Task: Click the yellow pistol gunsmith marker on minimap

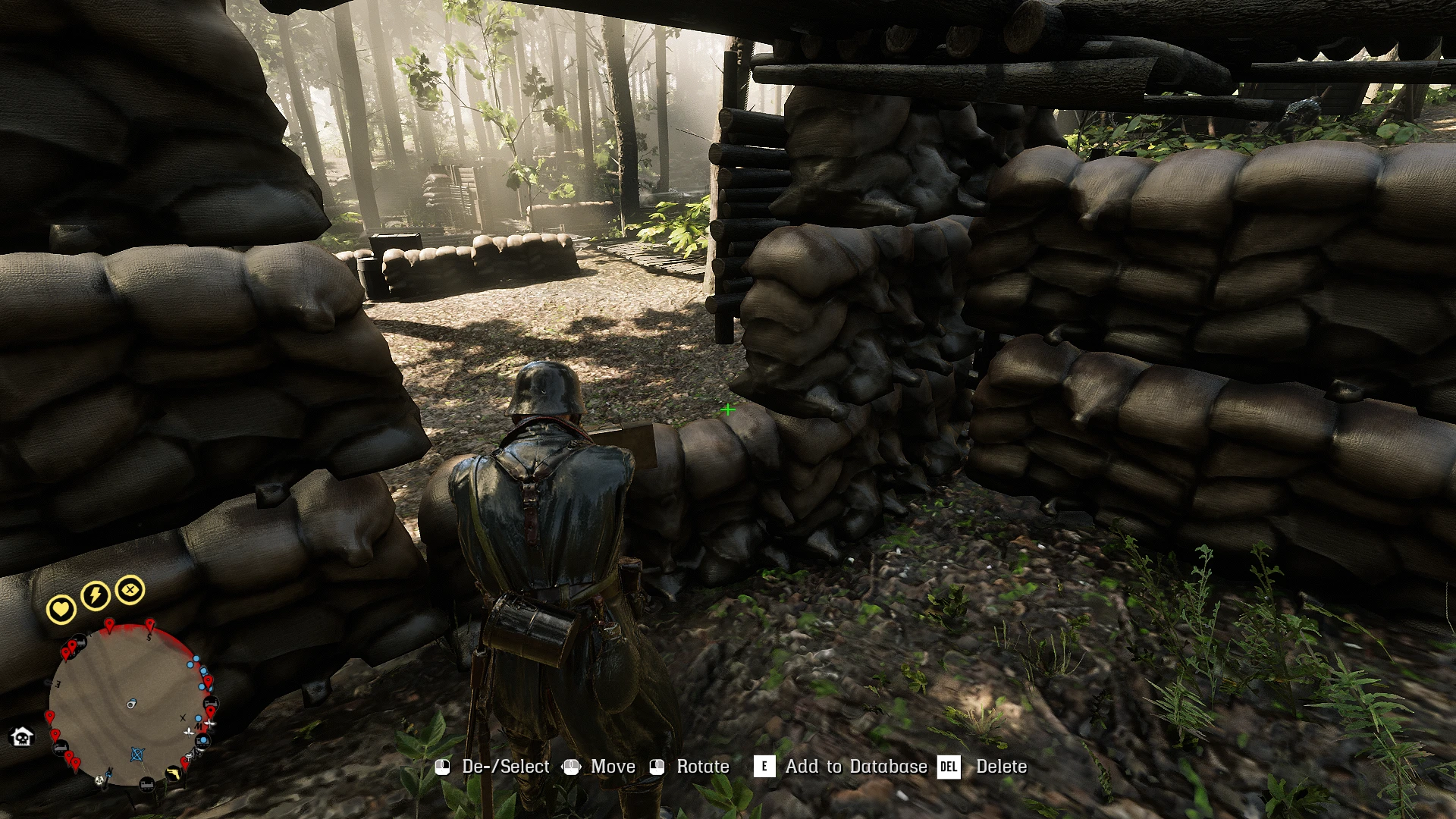Action: 174,774
